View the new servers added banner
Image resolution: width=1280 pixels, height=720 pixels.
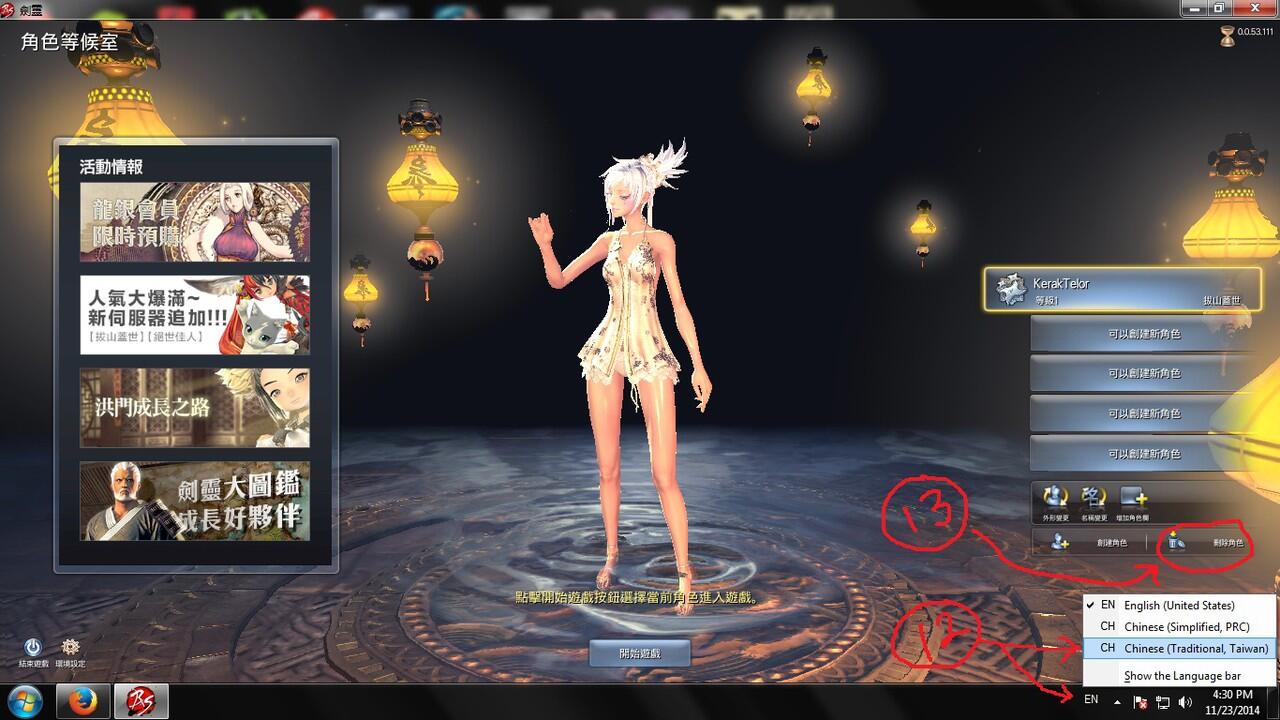[x=195, y=315]
